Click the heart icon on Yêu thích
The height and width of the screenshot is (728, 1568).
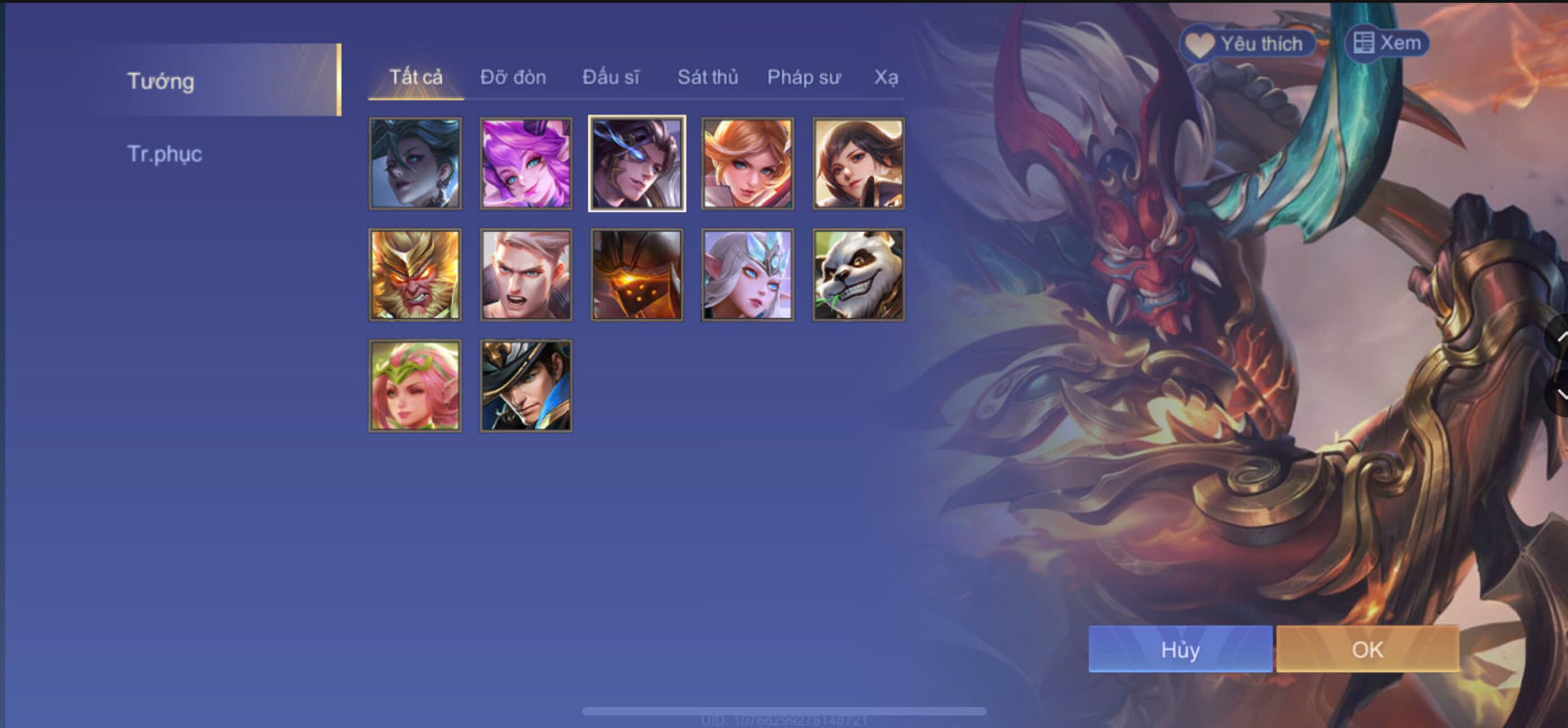(x=1197, y=41)
